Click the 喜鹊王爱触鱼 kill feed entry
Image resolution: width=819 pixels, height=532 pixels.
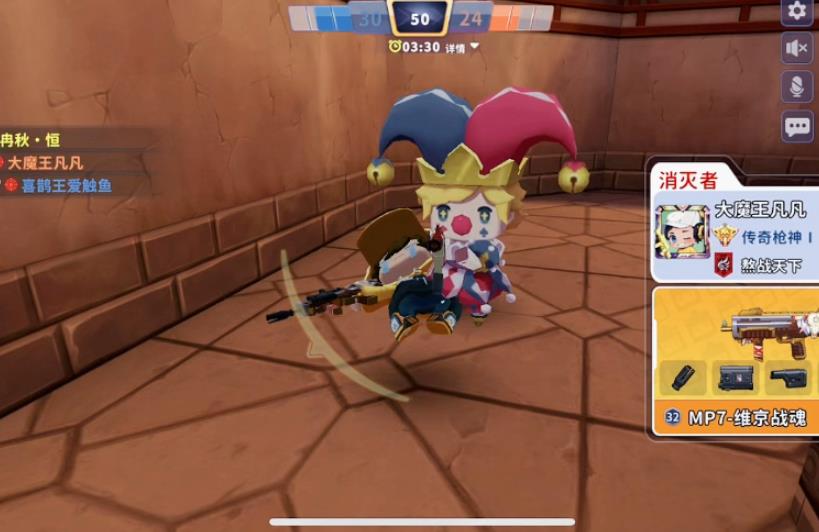60,185
